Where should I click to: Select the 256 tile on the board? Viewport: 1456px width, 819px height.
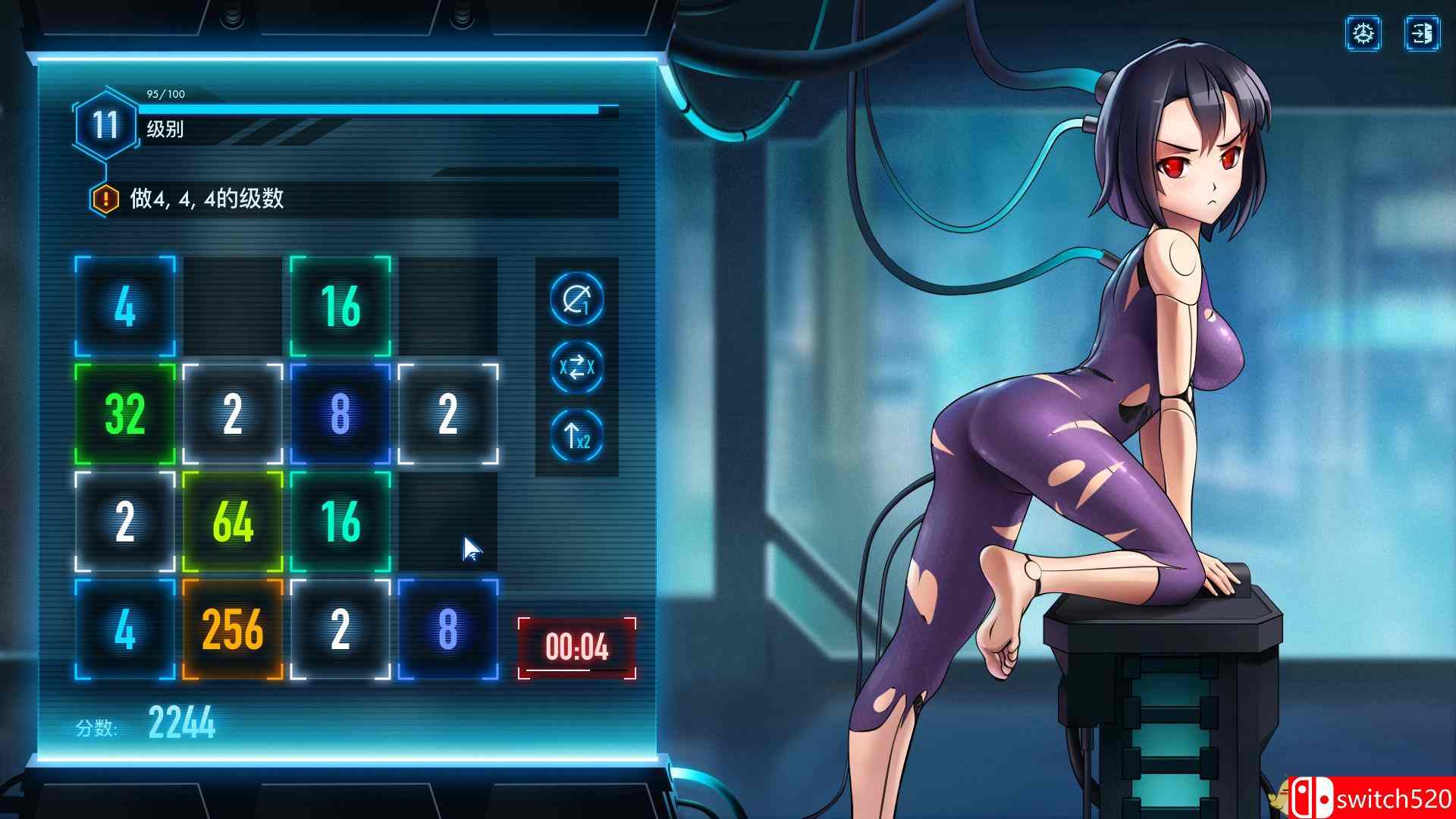(x=232, y=629)
